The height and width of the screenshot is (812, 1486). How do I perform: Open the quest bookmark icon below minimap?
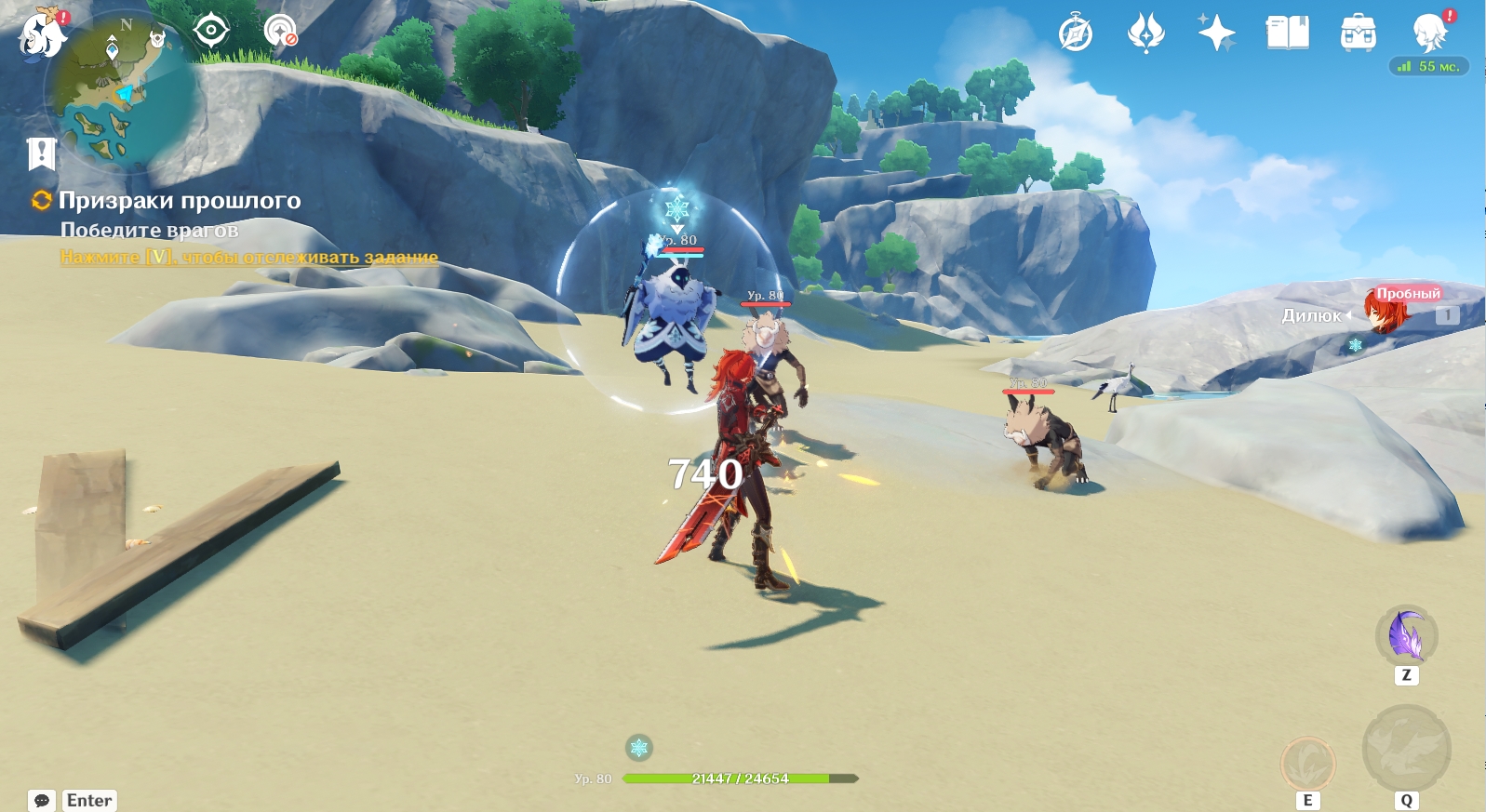42,153
